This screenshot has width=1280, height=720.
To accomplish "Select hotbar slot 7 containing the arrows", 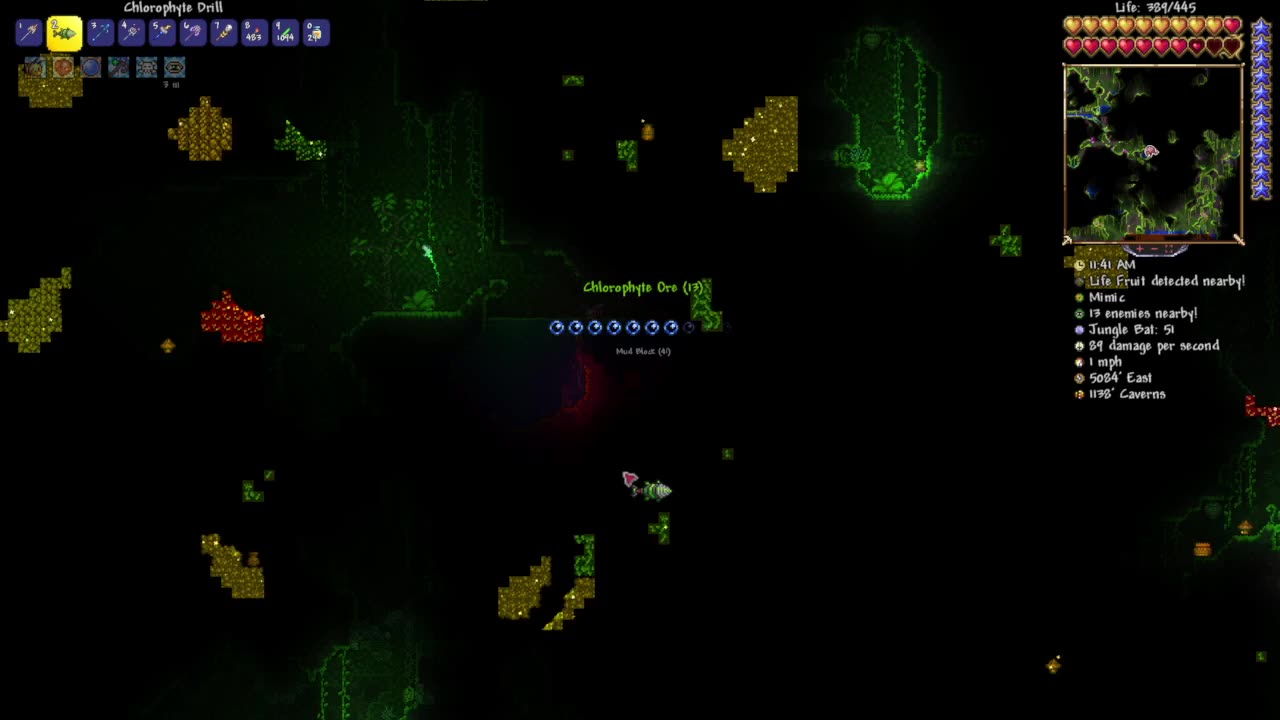I will pyautogui.click(x=224, y=31).
